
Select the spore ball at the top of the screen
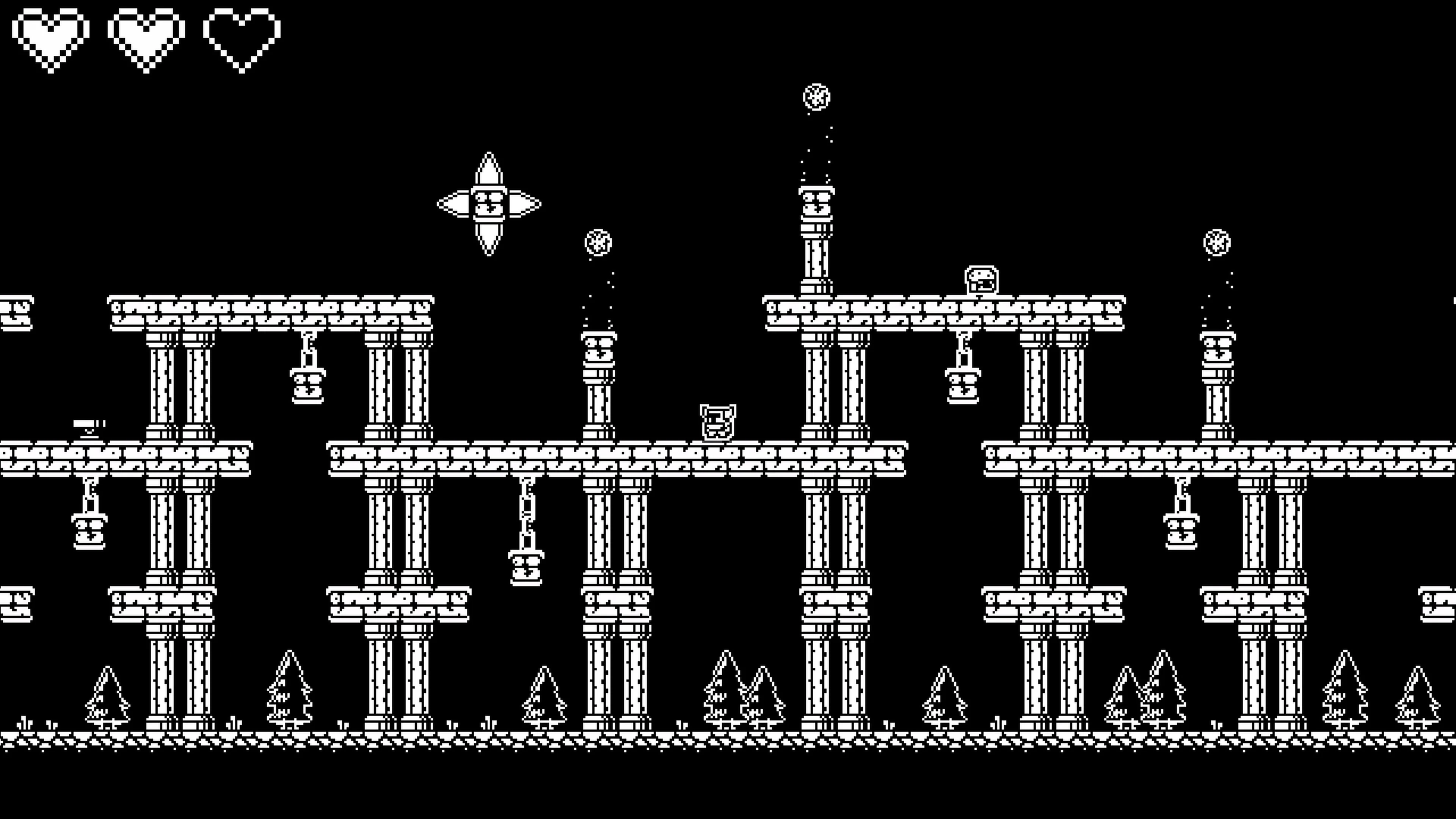click(x=817, y=96)
